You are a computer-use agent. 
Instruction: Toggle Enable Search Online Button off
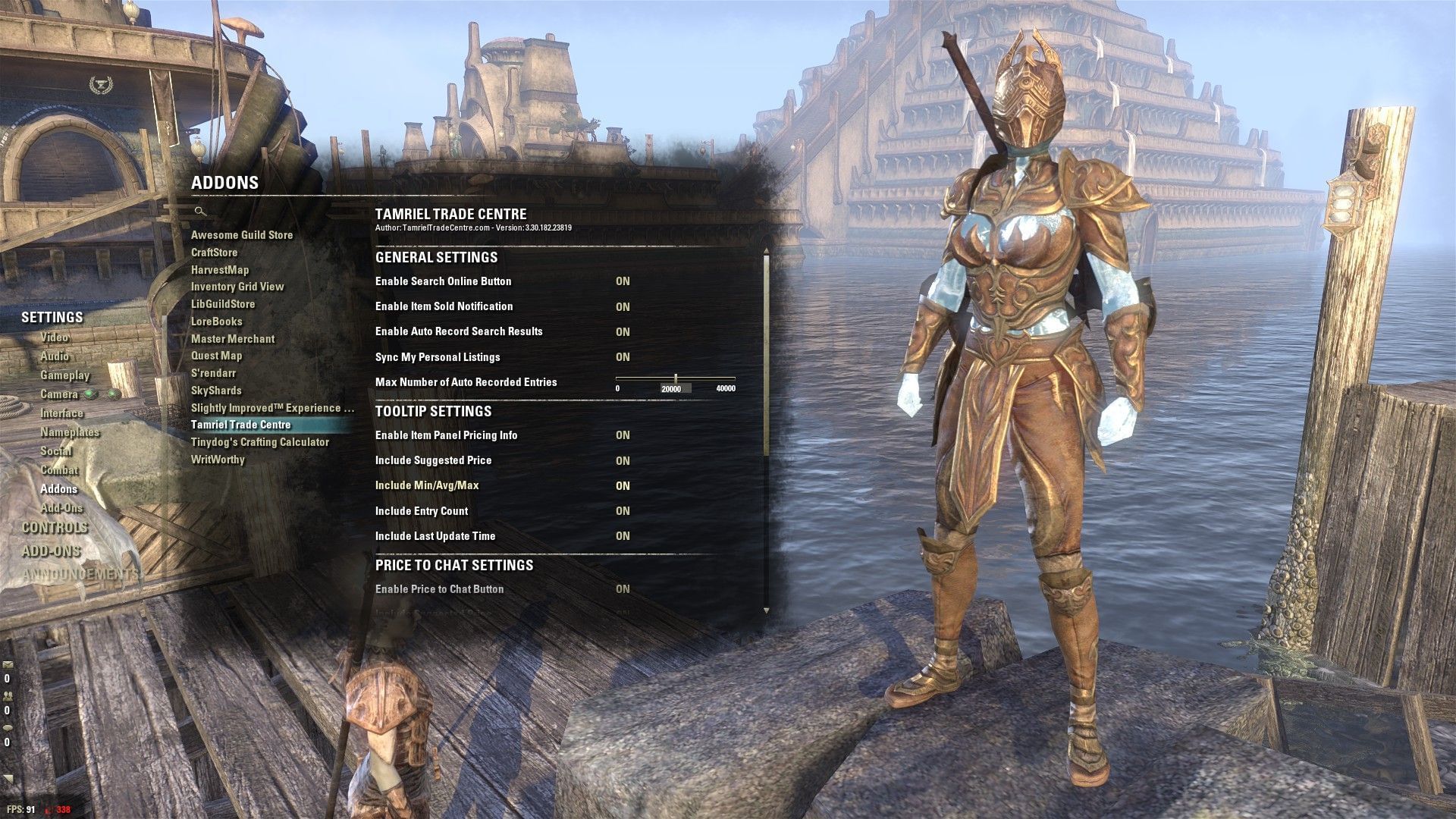click(623, 281)
